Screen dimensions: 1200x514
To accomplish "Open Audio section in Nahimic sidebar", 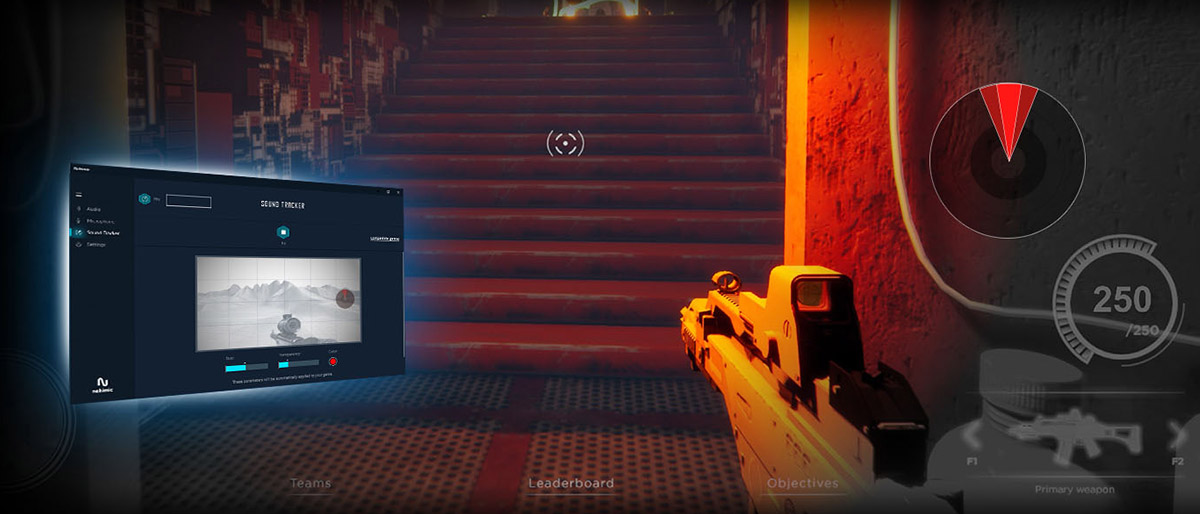I will click(96, 209).
